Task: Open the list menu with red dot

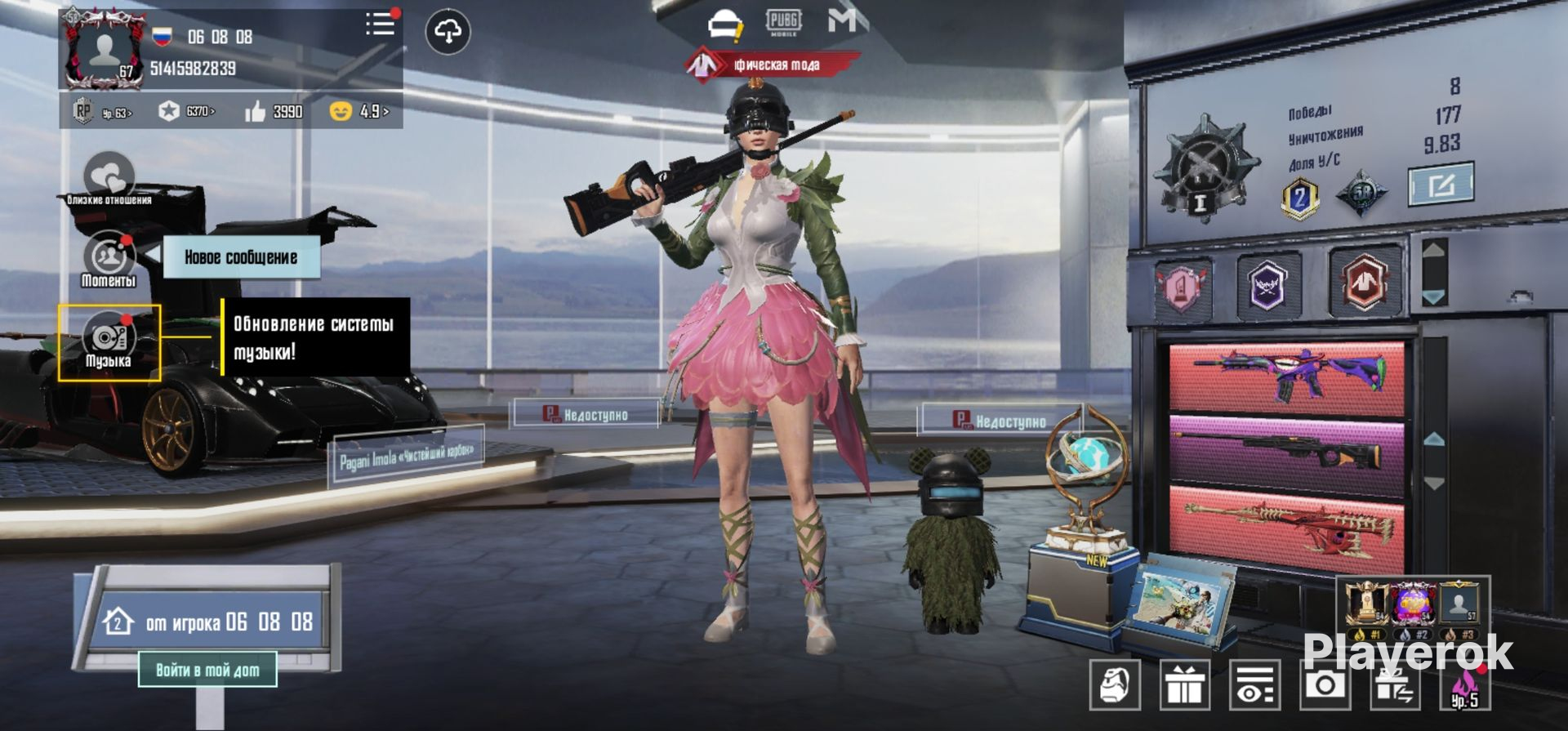Action: pyautogui.click(x=381, y=25)
